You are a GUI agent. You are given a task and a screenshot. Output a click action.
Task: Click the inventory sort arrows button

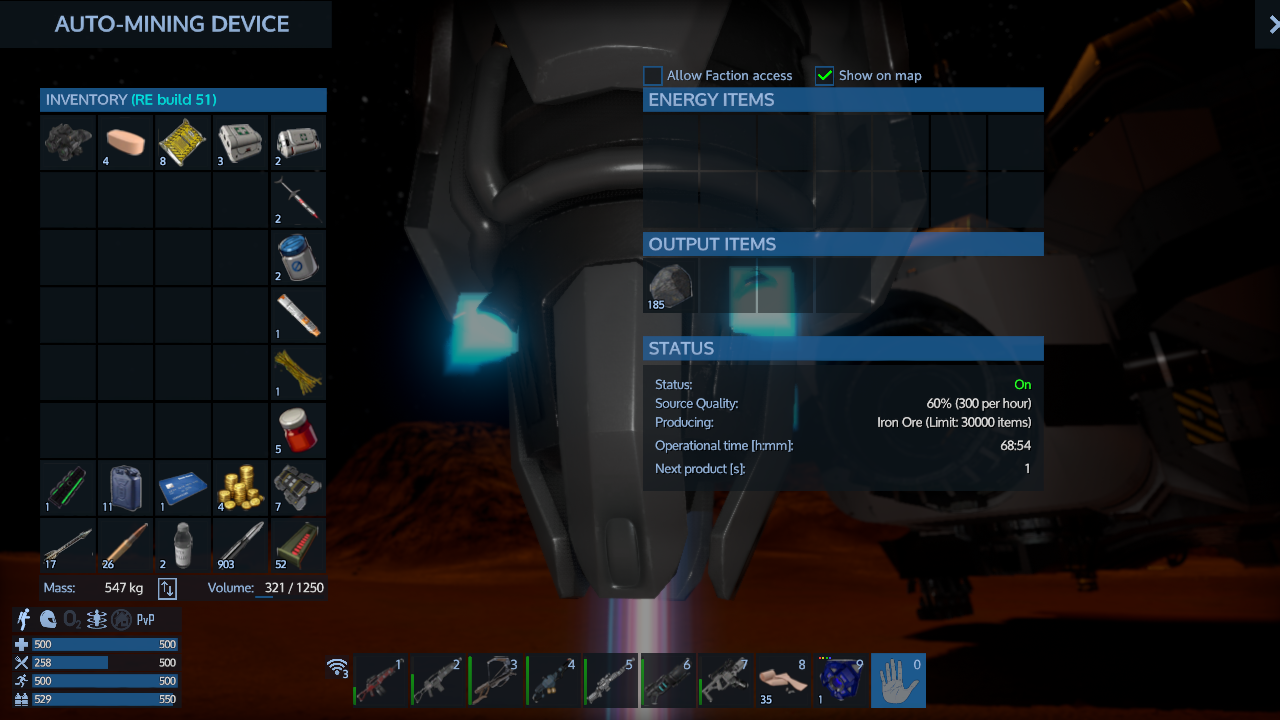tap(167, 588)
